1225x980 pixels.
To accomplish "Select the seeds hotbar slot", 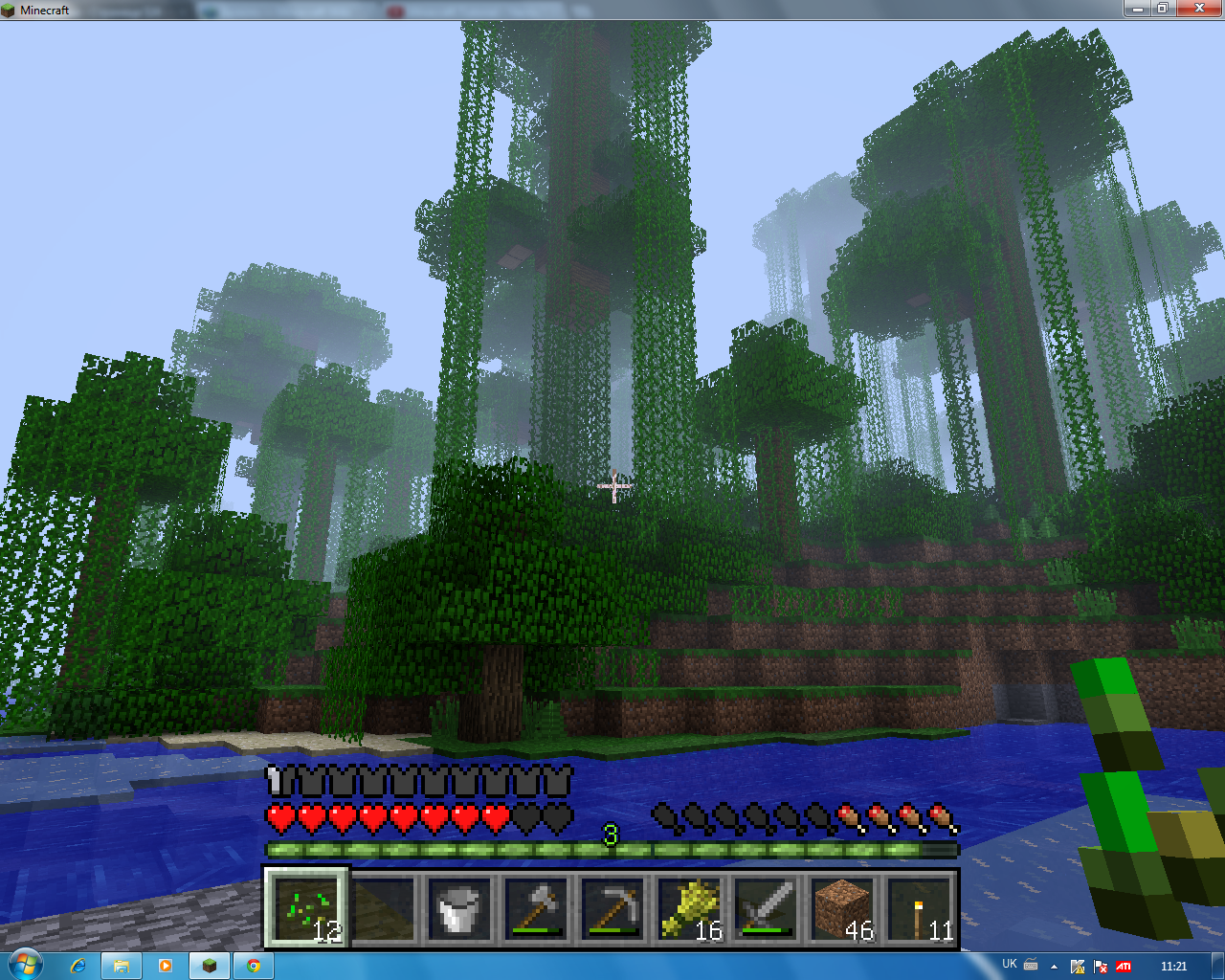I will pos(307,907).
